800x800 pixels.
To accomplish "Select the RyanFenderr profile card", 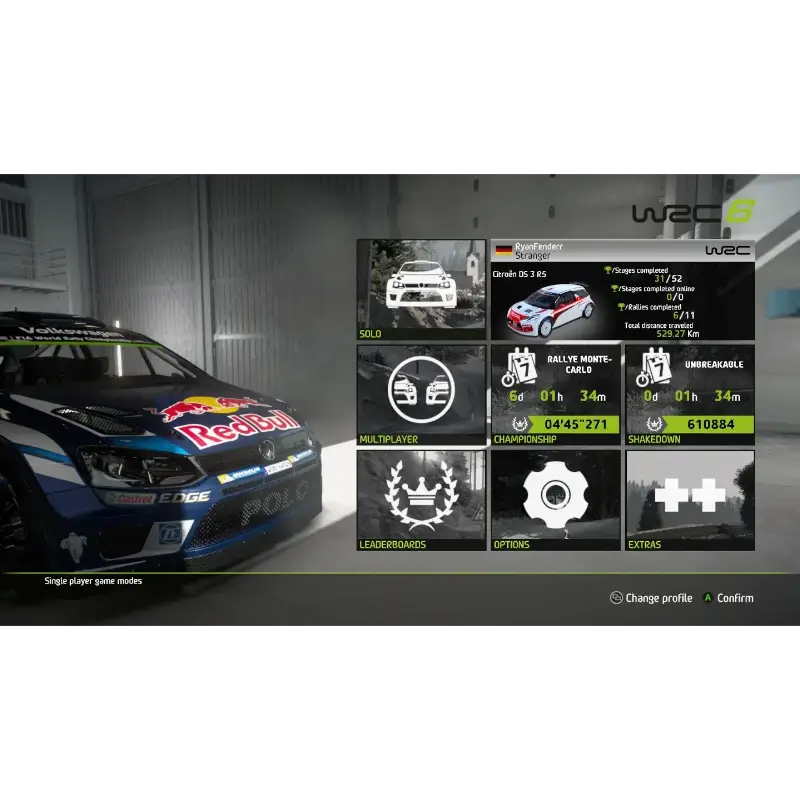I will [x=623, y=290].
